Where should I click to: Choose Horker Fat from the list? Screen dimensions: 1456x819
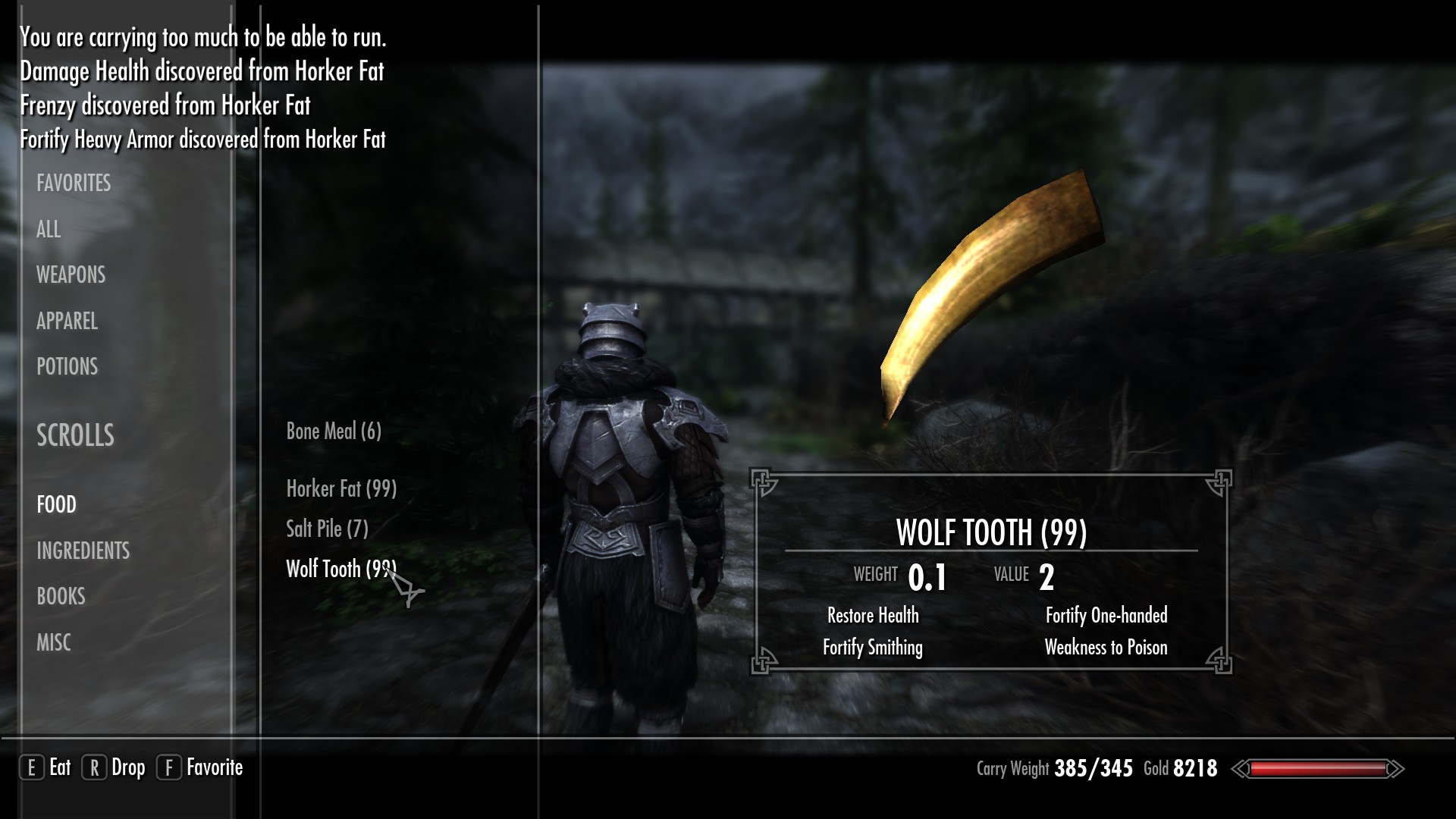(341, 488)
